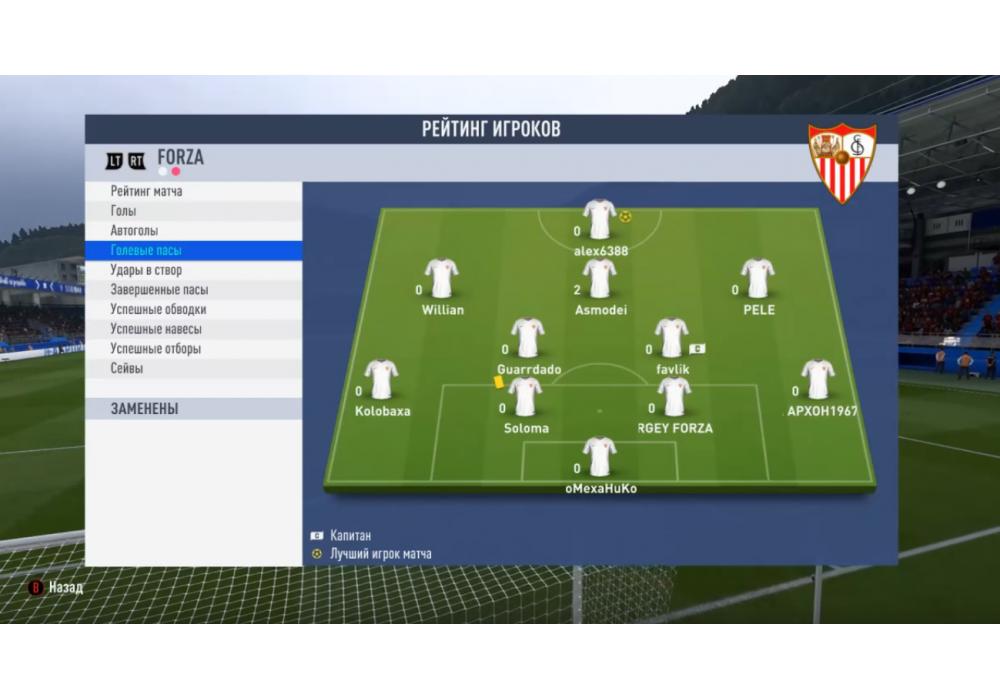Pick right back APXOH1967
Viewport: 1000px width, 700px height.
(818, 379)
